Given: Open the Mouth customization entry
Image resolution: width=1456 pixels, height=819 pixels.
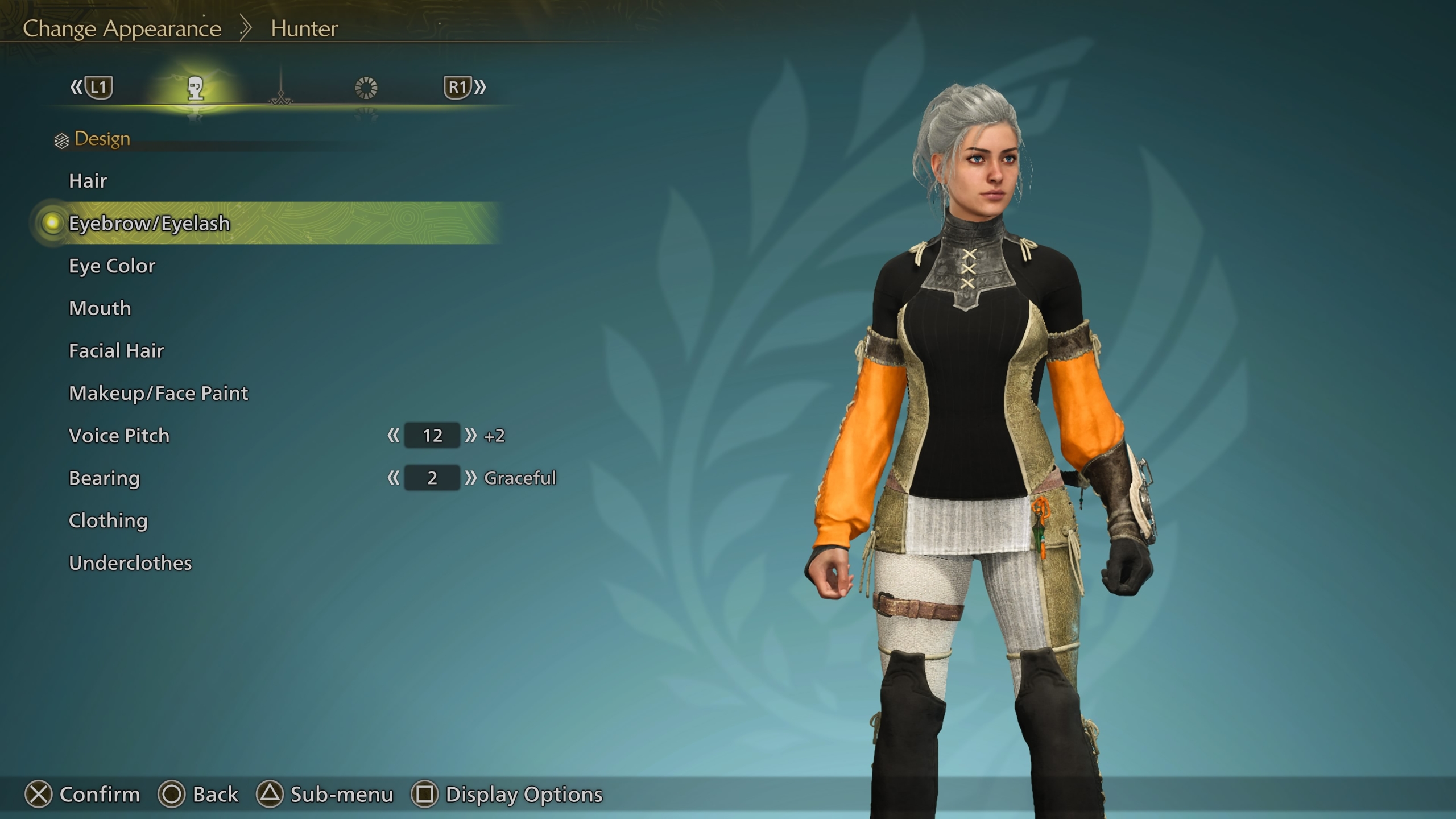Looking at the screenshot, I should point(100,308).
